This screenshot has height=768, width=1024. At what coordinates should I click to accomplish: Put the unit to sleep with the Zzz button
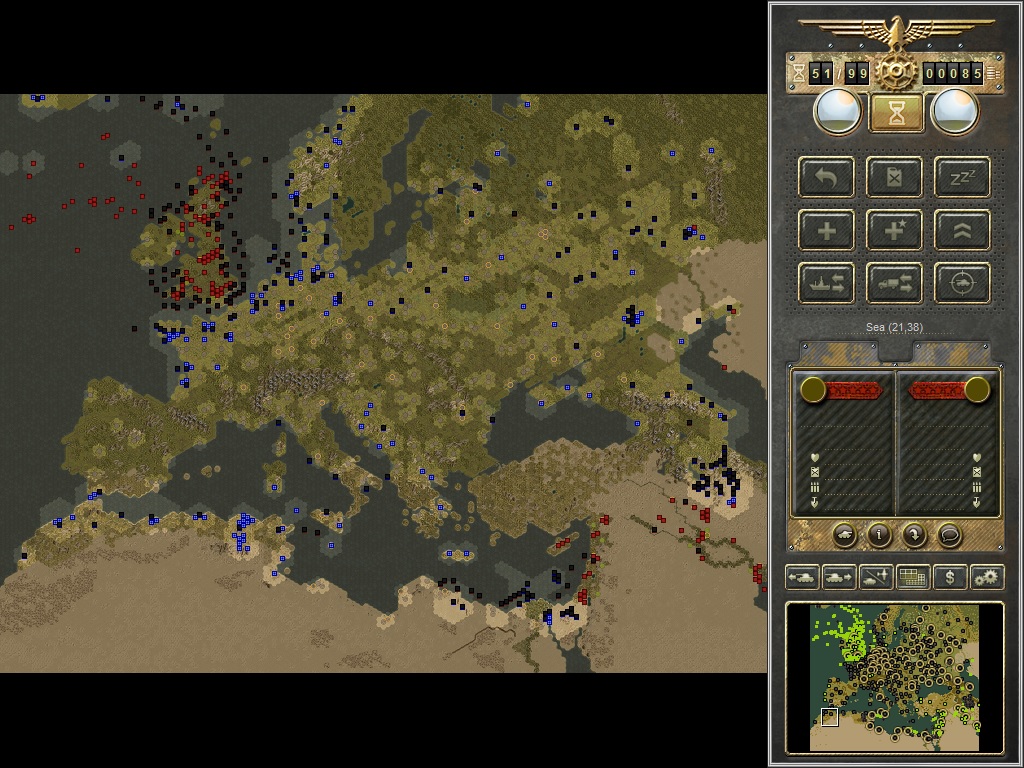point(962,178)
